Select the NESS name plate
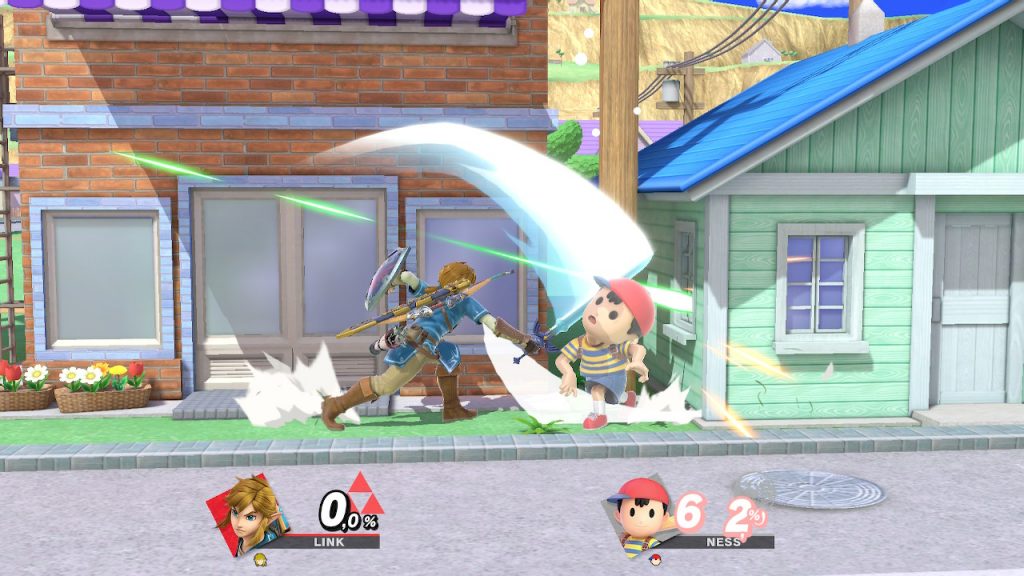The image size is (1024, 576). [x=723, y=541]
